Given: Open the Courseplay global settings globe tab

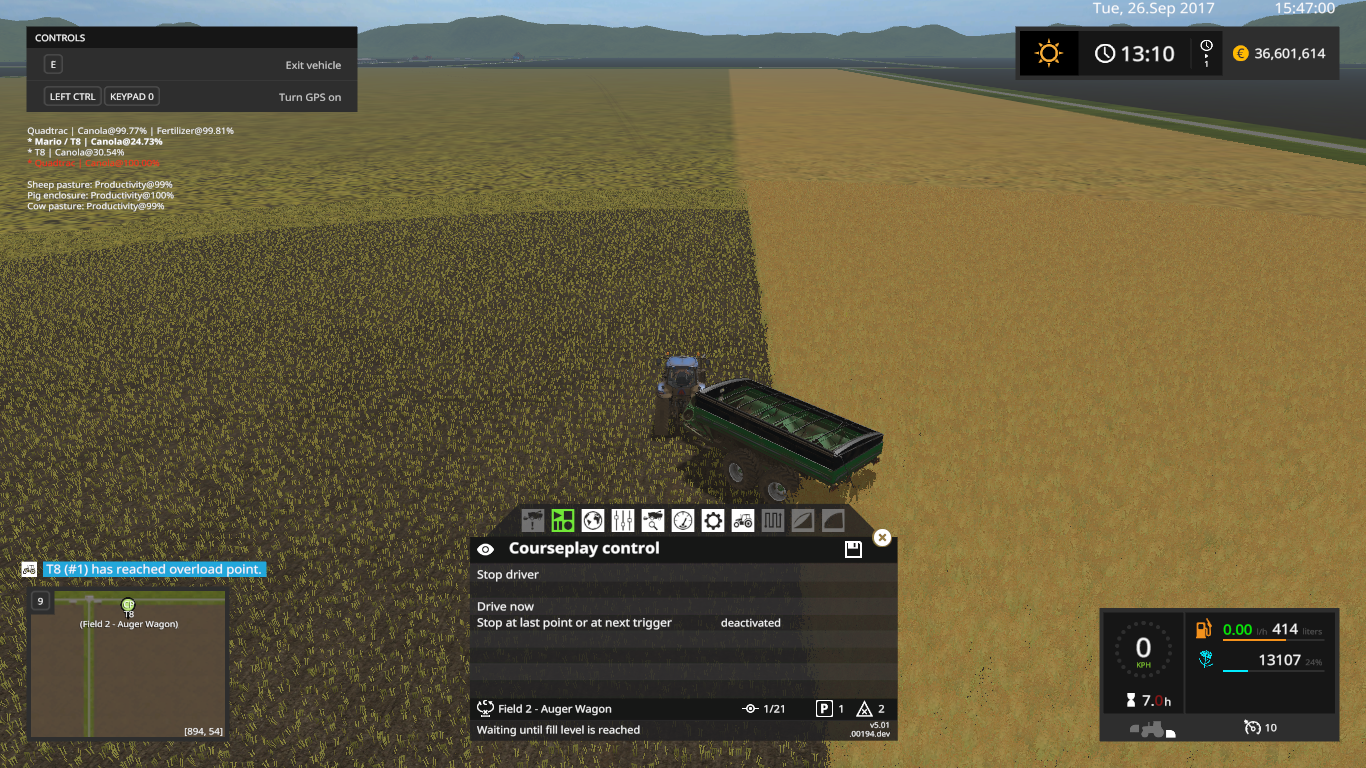Looking at the screenshot, I should pos(591,520).
